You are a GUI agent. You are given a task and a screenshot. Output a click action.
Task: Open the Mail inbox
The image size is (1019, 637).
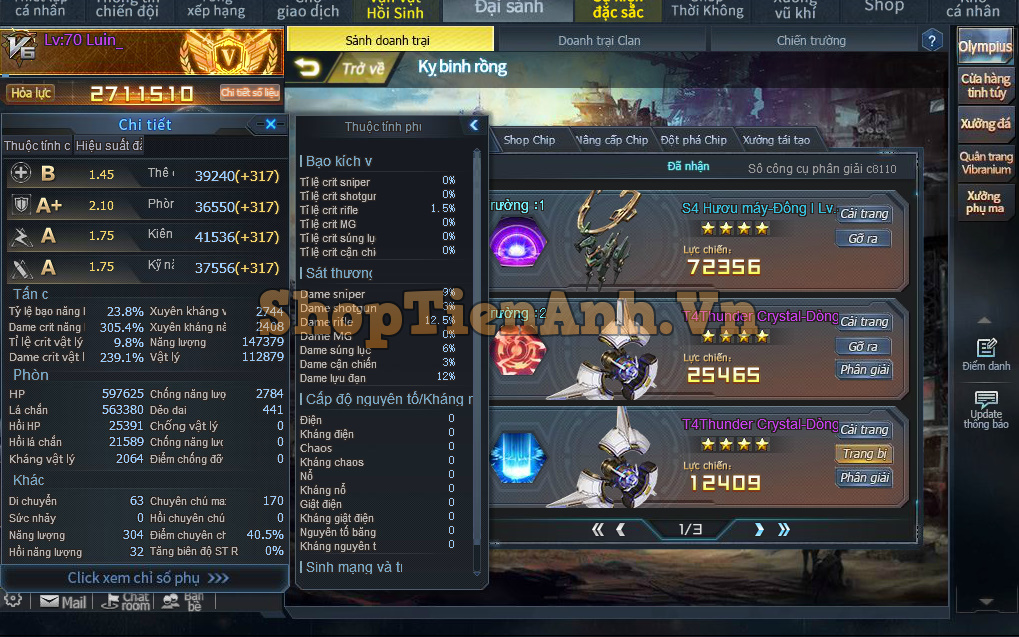point(63,602)
